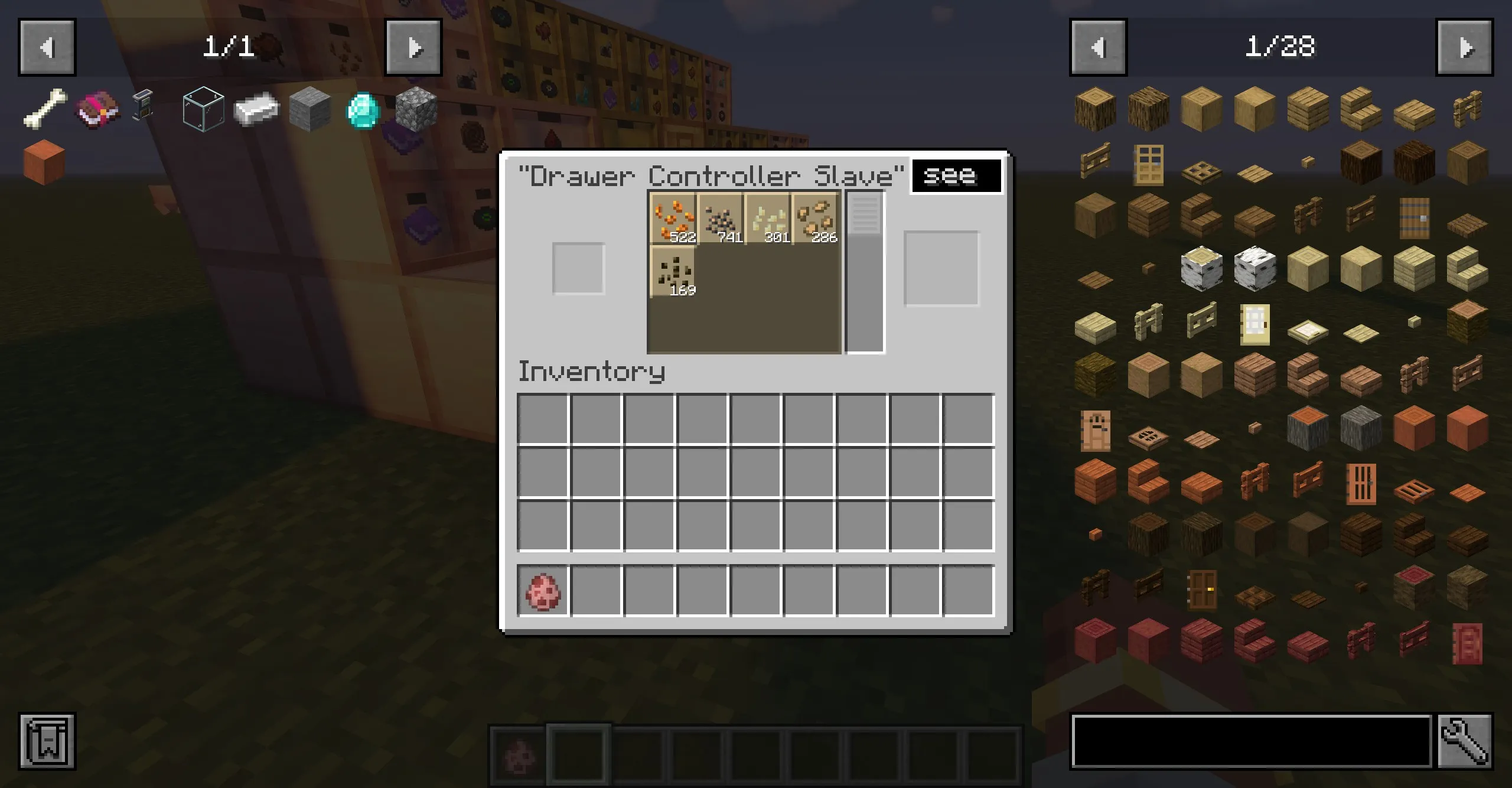Click the JEI search field to type a query
The image size is (1512, 788).
coord(1252,742)
